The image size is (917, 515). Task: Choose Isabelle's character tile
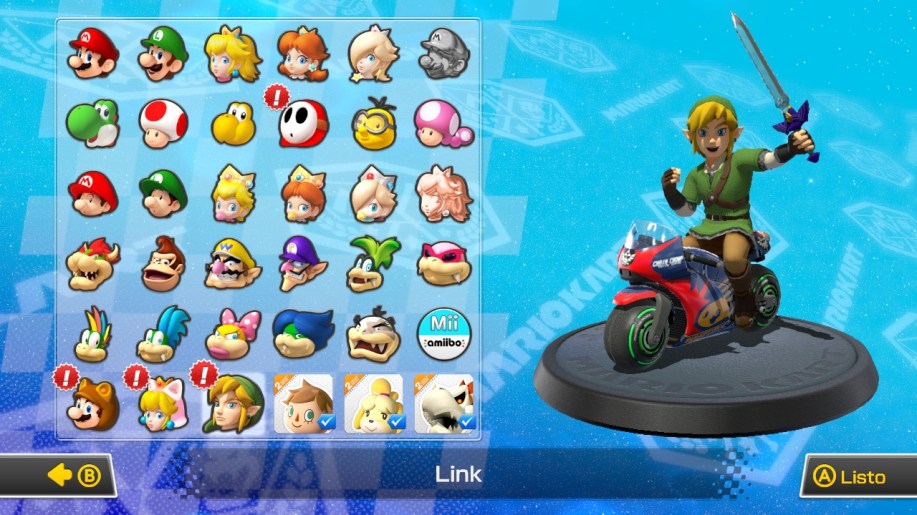[x=373, y=404]
